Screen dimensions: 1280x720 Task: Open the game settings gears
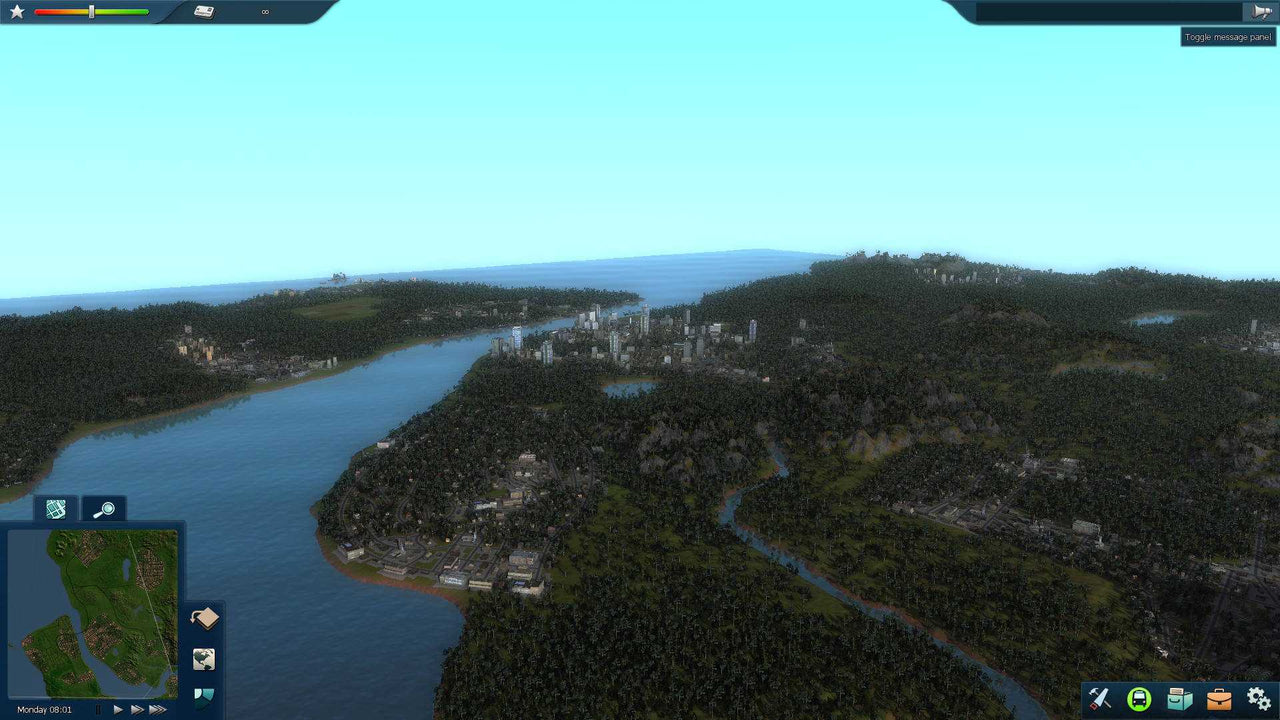point(1257,698)
